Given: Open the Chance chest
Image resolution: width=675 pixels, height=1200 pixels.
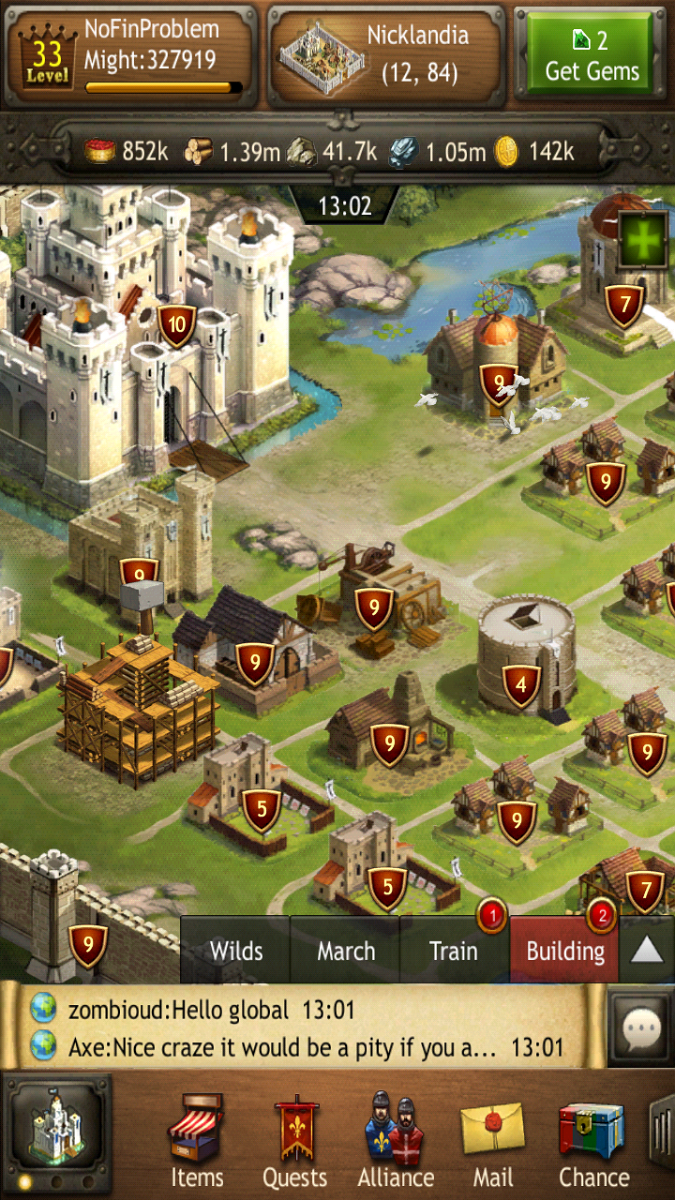Looking at the screenshot, I should 593,1139.
